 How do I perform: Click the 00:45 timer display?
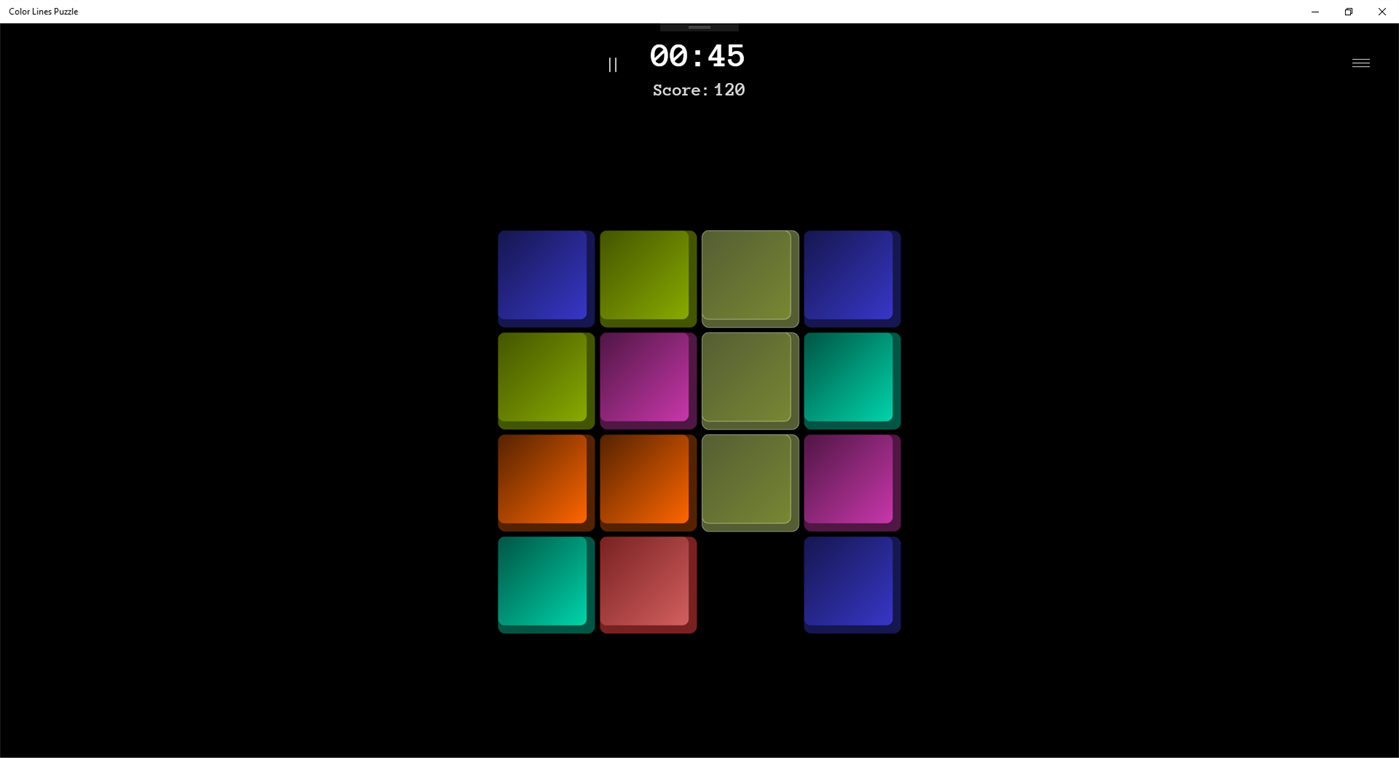tap(698, 56)
